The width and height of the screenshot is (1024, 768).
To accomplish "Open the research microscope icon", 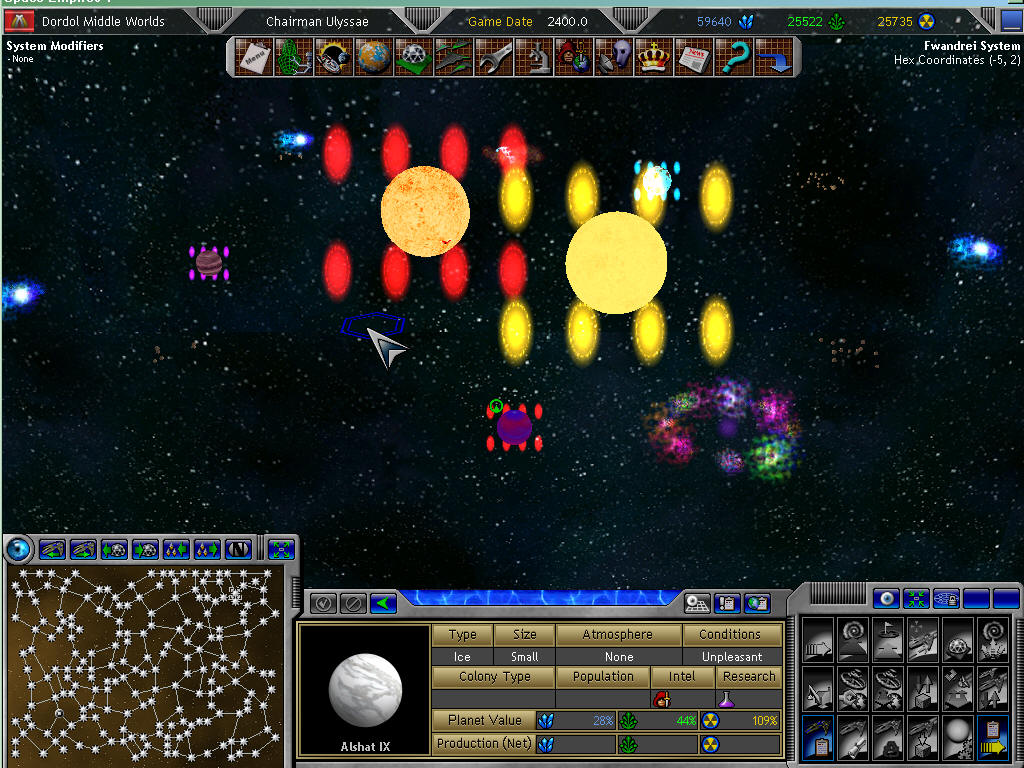I will (x=533, y=57).
